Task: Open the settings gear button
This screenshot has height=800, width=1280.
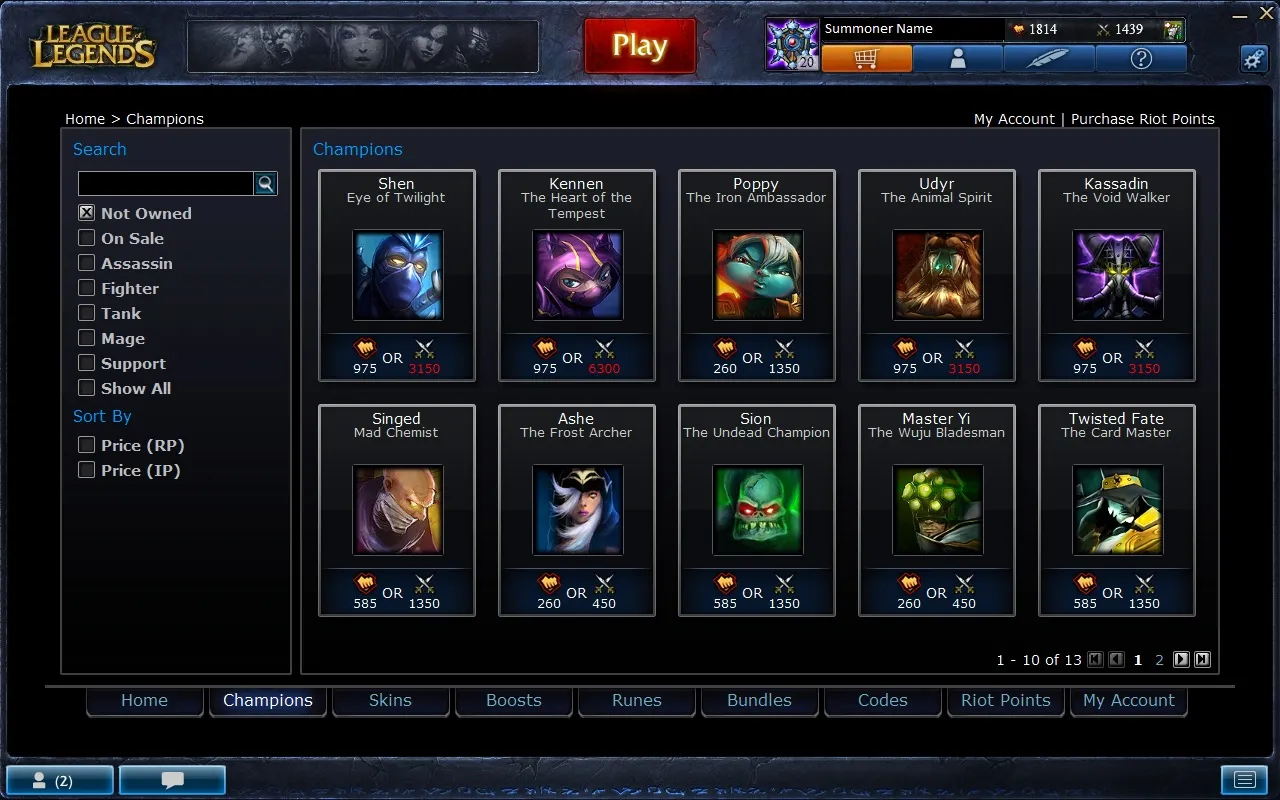Action: tap(1254, 58)
